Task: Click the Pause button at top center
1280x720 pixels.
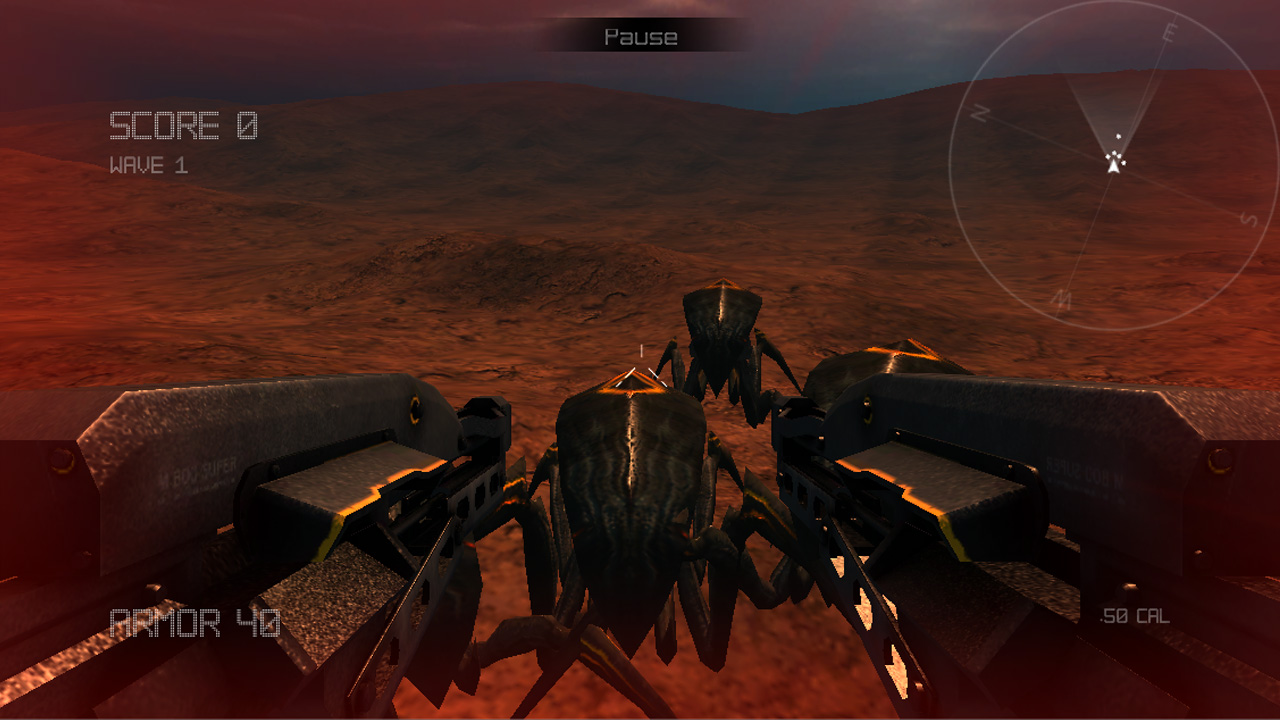Action: tap(639, 38)
